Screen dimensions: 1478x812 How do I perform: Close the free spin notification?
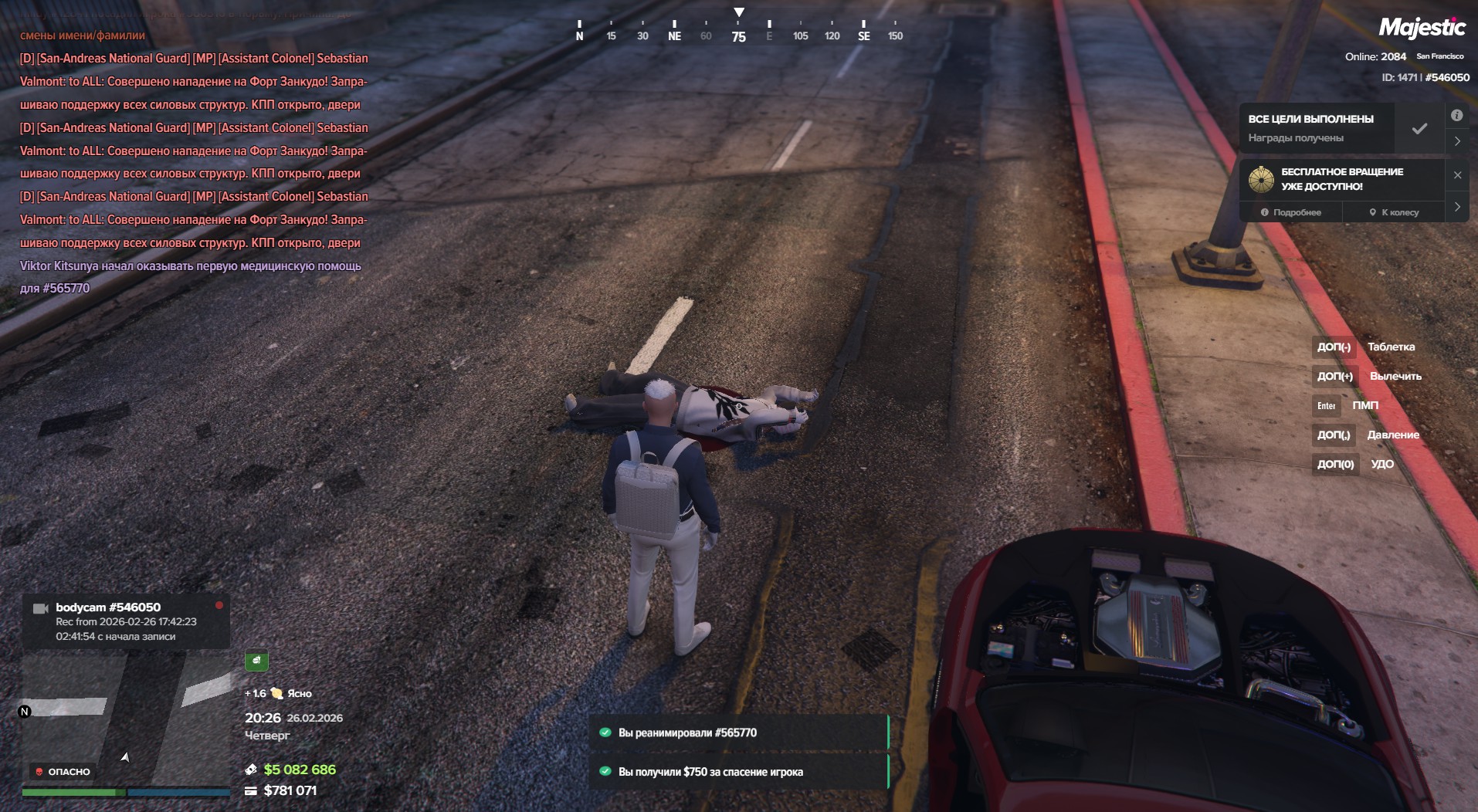1457,175
